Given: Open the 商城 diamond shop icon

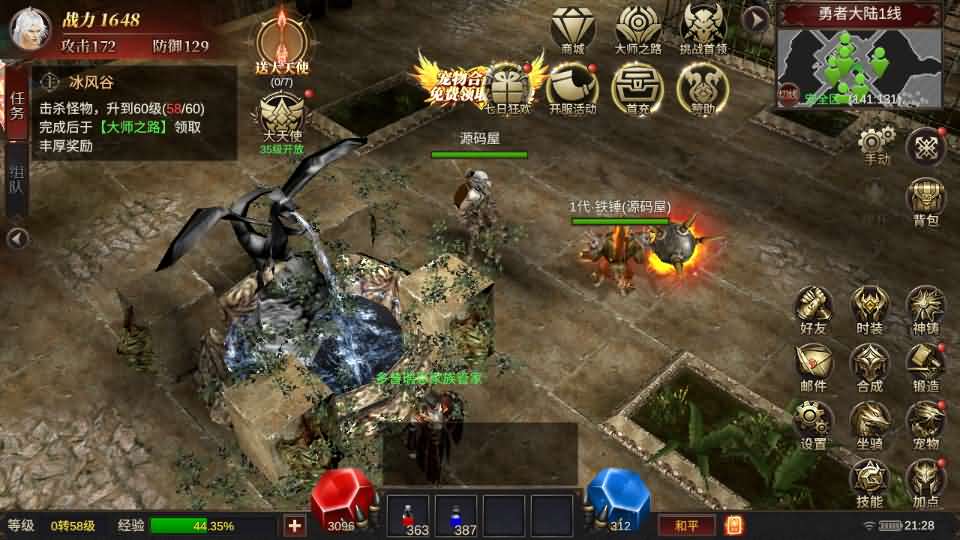Looking at the screenshot, I should [x=573, y=27].
